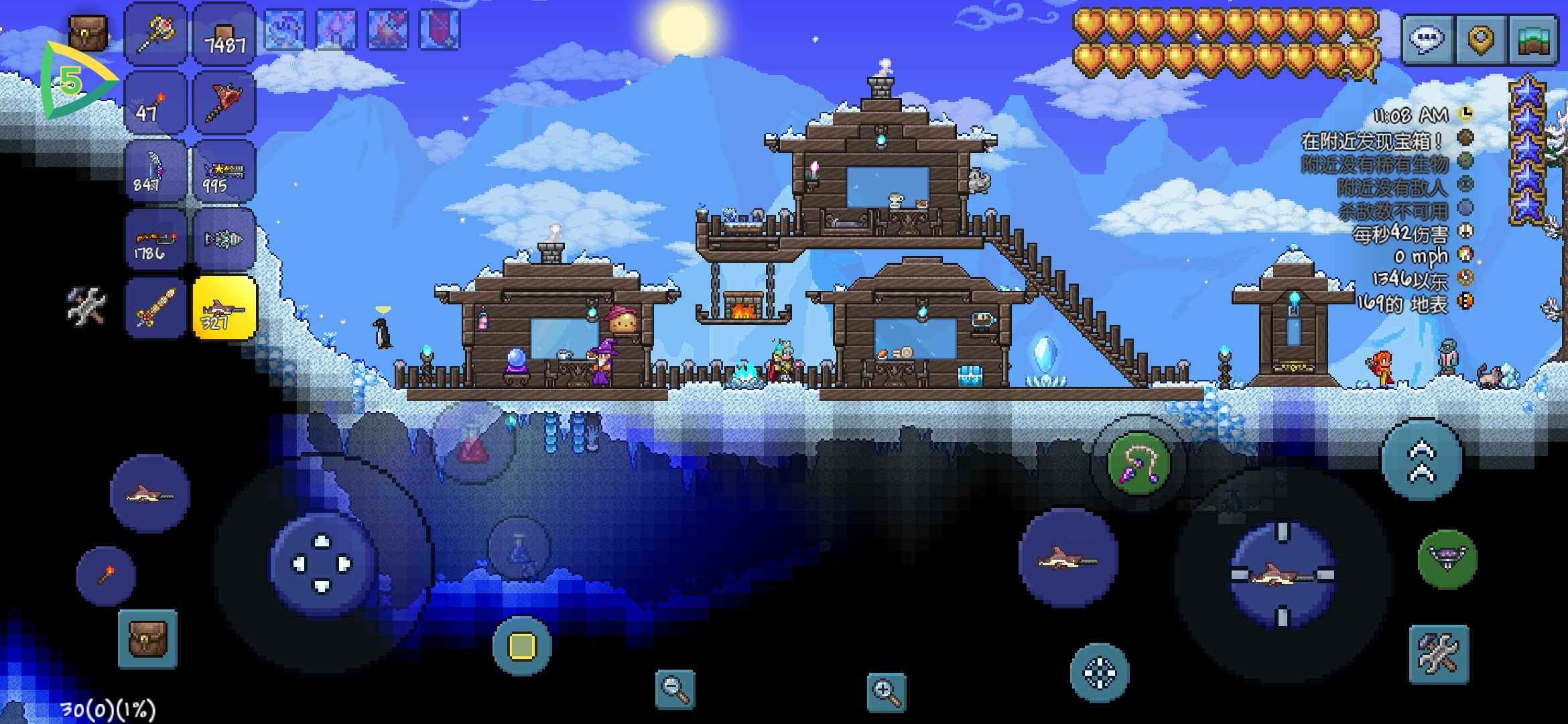The height and width of the screenshot is (724, 1568).
Task: Use the red healing potion quick button
Action: [473, 443]
